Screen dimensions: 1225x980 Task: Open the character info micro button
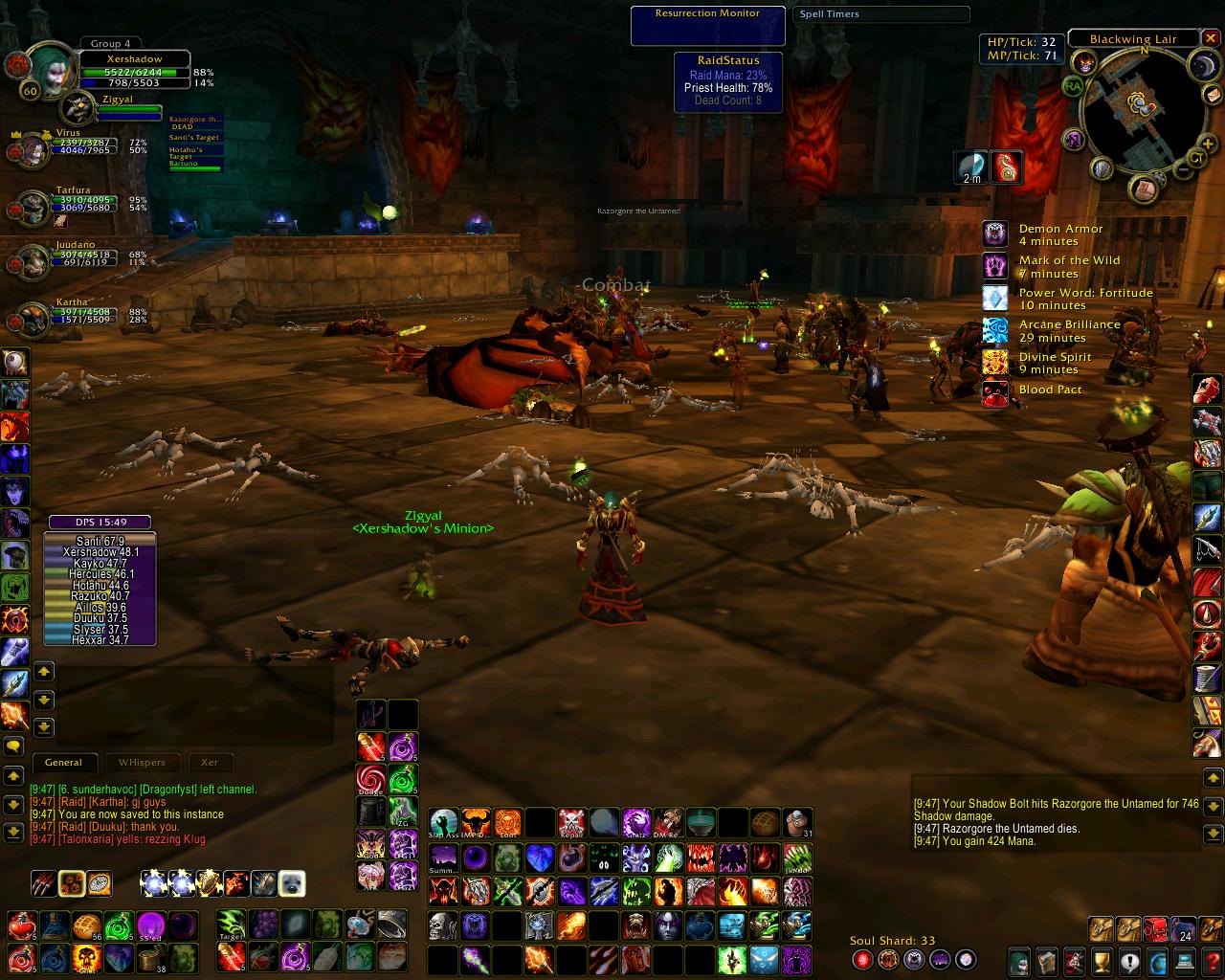(x=1019, y=960)
